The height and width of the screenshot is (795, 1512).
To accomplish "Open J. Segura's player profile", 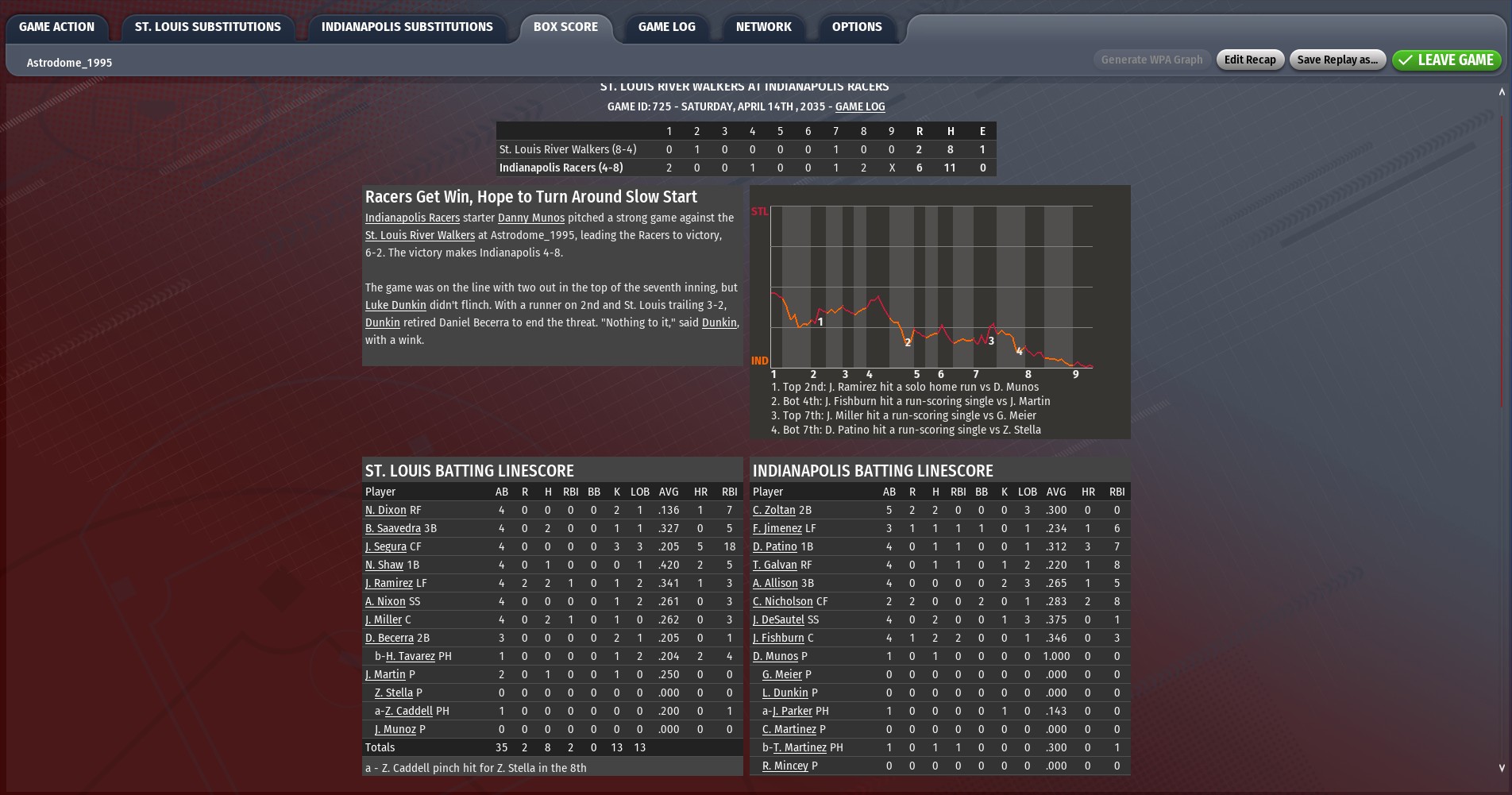I will coord(385,546).
